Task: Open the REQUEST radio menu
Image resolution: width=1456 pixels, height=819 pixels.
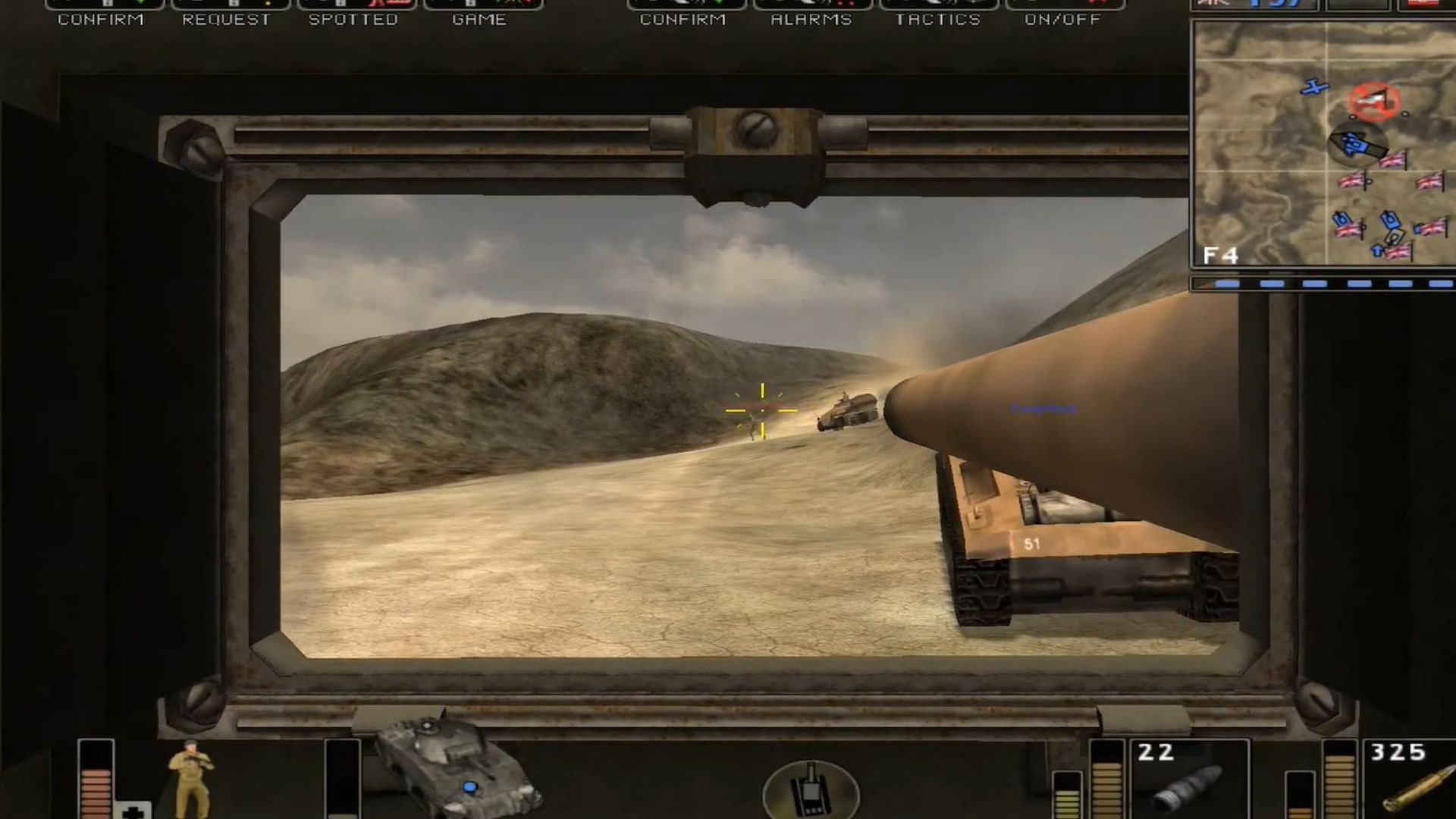Action: pyautogui.click(x=228, y=19)
